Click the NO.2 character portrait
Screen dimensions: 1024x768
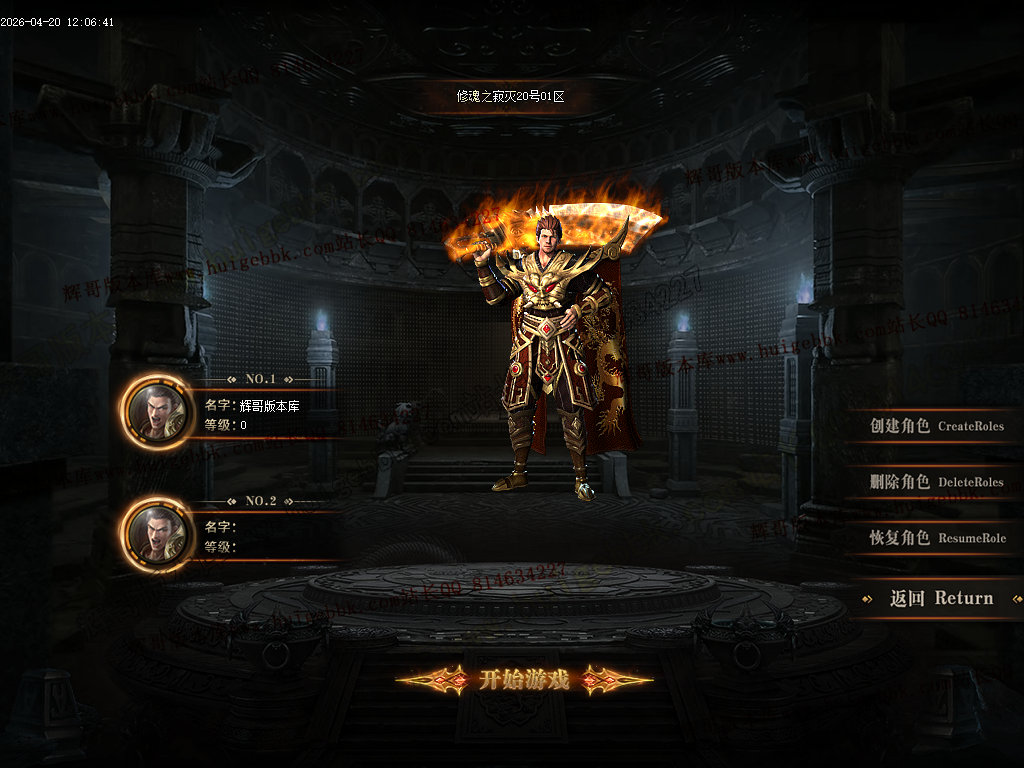[159, 534]
